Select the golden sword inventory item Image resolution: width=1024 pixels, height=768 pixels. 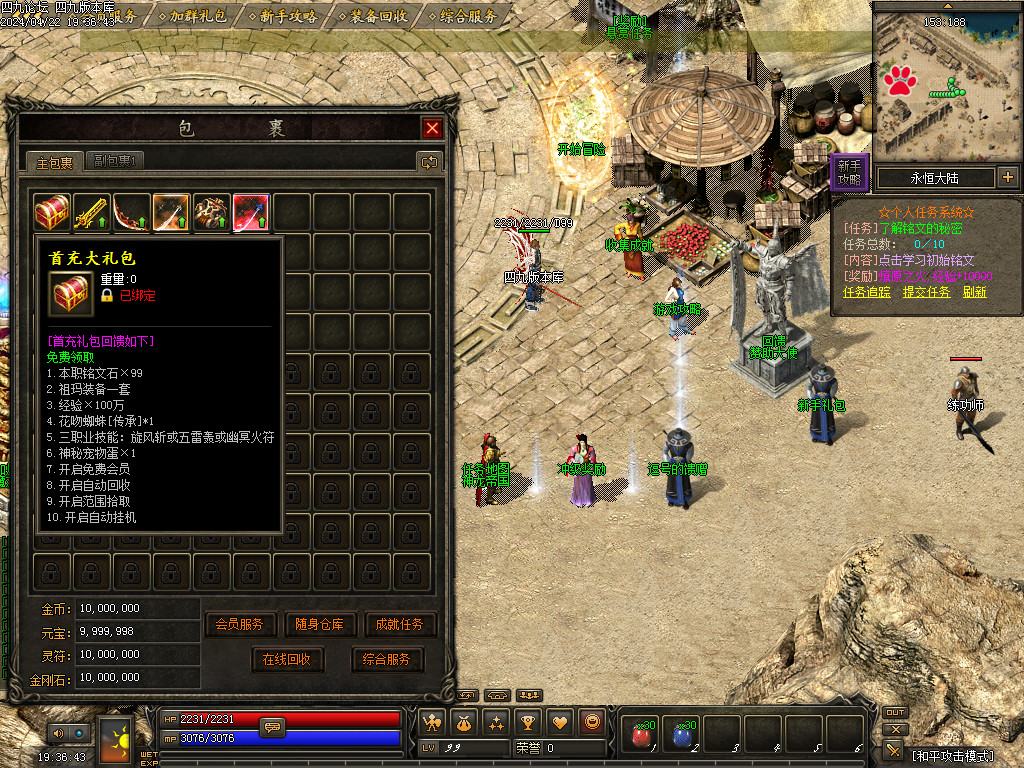pos(92,213)
